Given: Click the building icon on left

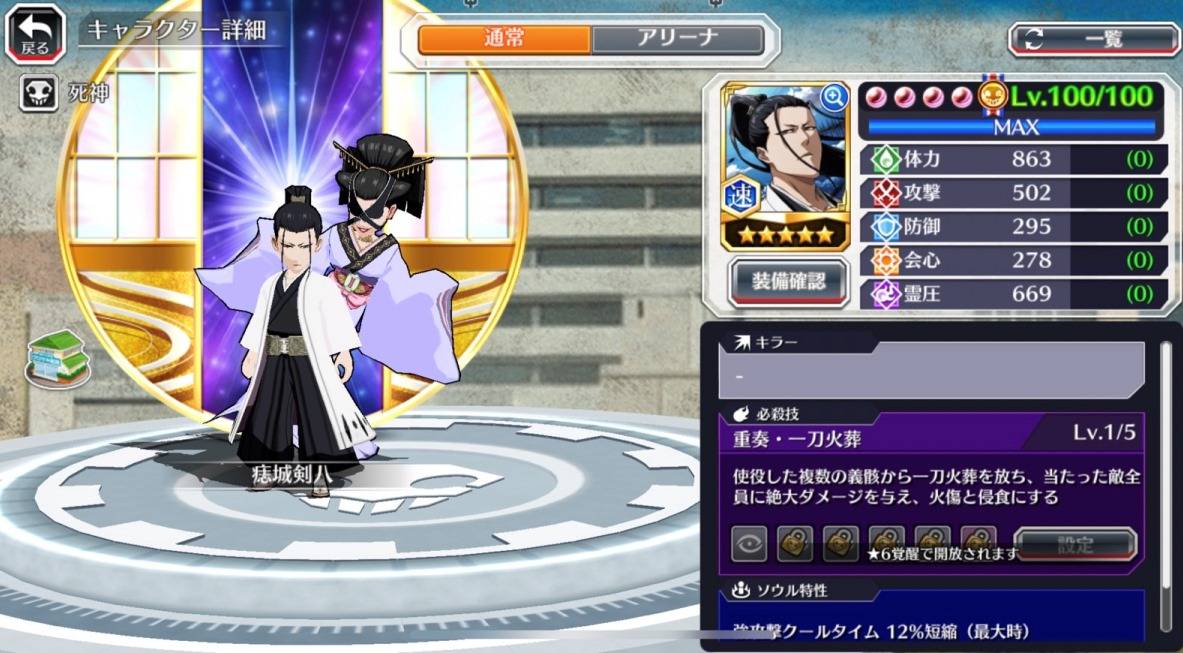Looking at the screenshot, I should point(58,357).
